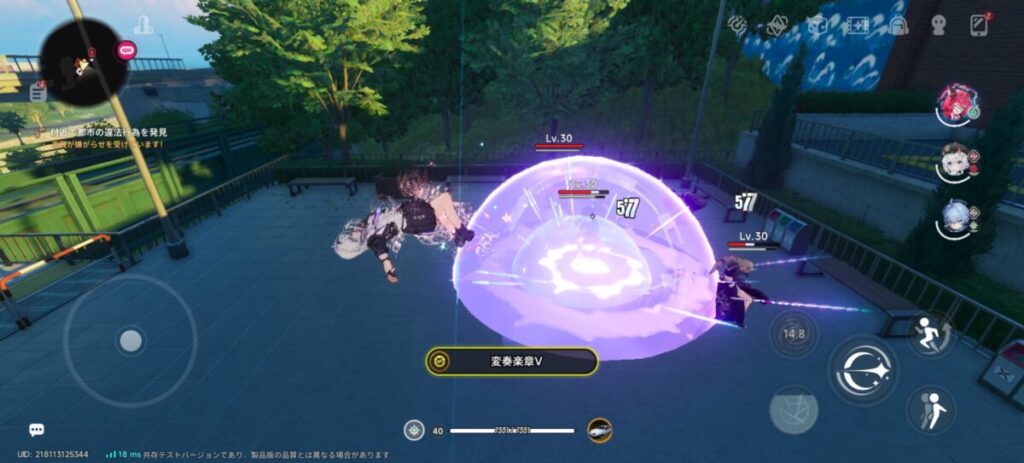Switch to the white-haired party member with brown hat
This screenshot has height=463, width=1024.
click(955, 162)
